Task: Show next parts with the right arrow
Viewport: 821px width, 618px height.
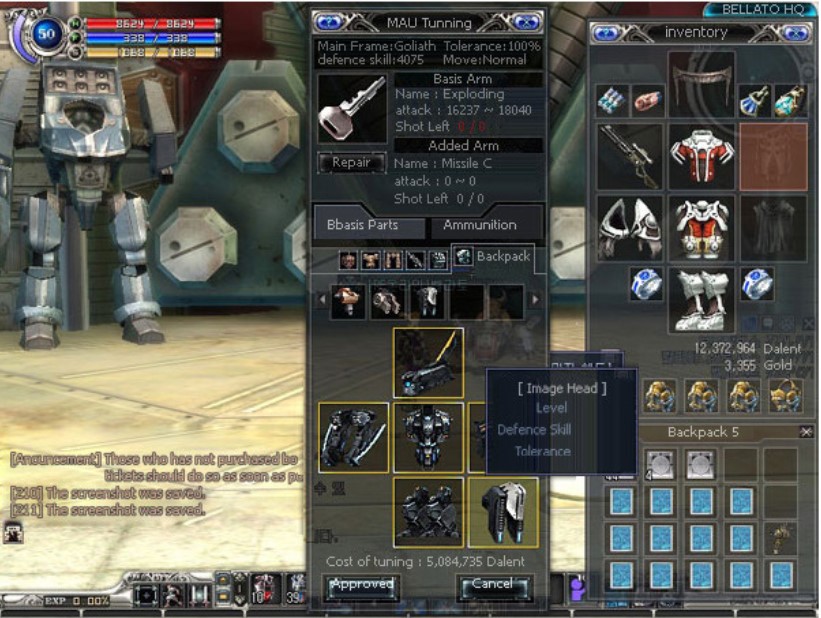Action: pyautogui.click(x=535, y=300)
